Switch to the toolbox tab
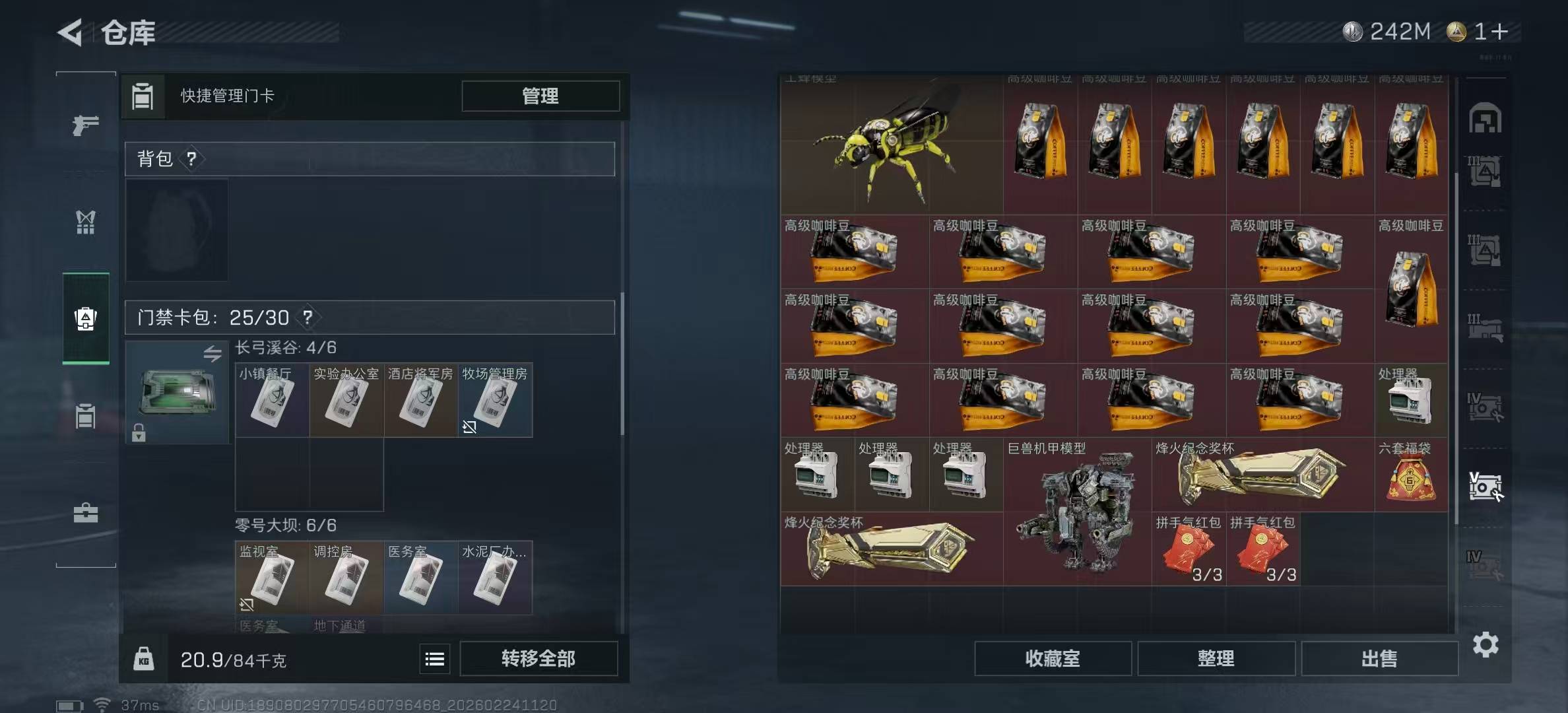Image resolution: width=1568 pixels, height=713 pixels. 86,513
